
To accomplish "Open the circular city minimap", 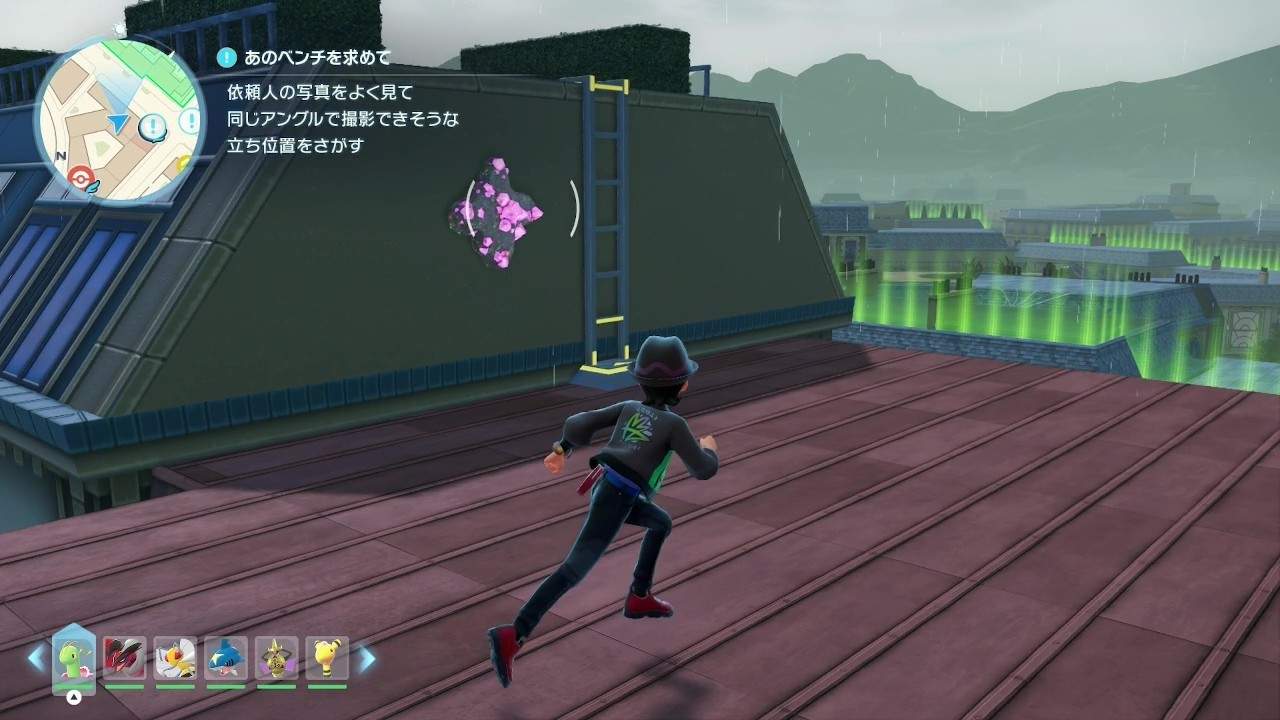I will pyautogui.click(x=118, y=120).
